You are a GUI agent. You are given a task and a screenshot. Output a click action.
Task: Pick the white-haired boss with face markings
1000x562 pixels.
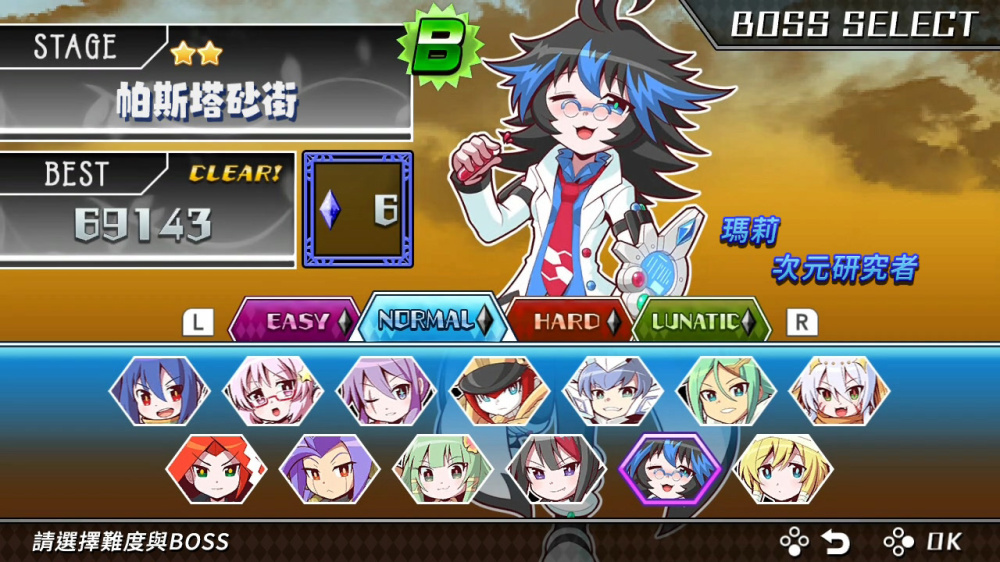[x=840, y=391]
